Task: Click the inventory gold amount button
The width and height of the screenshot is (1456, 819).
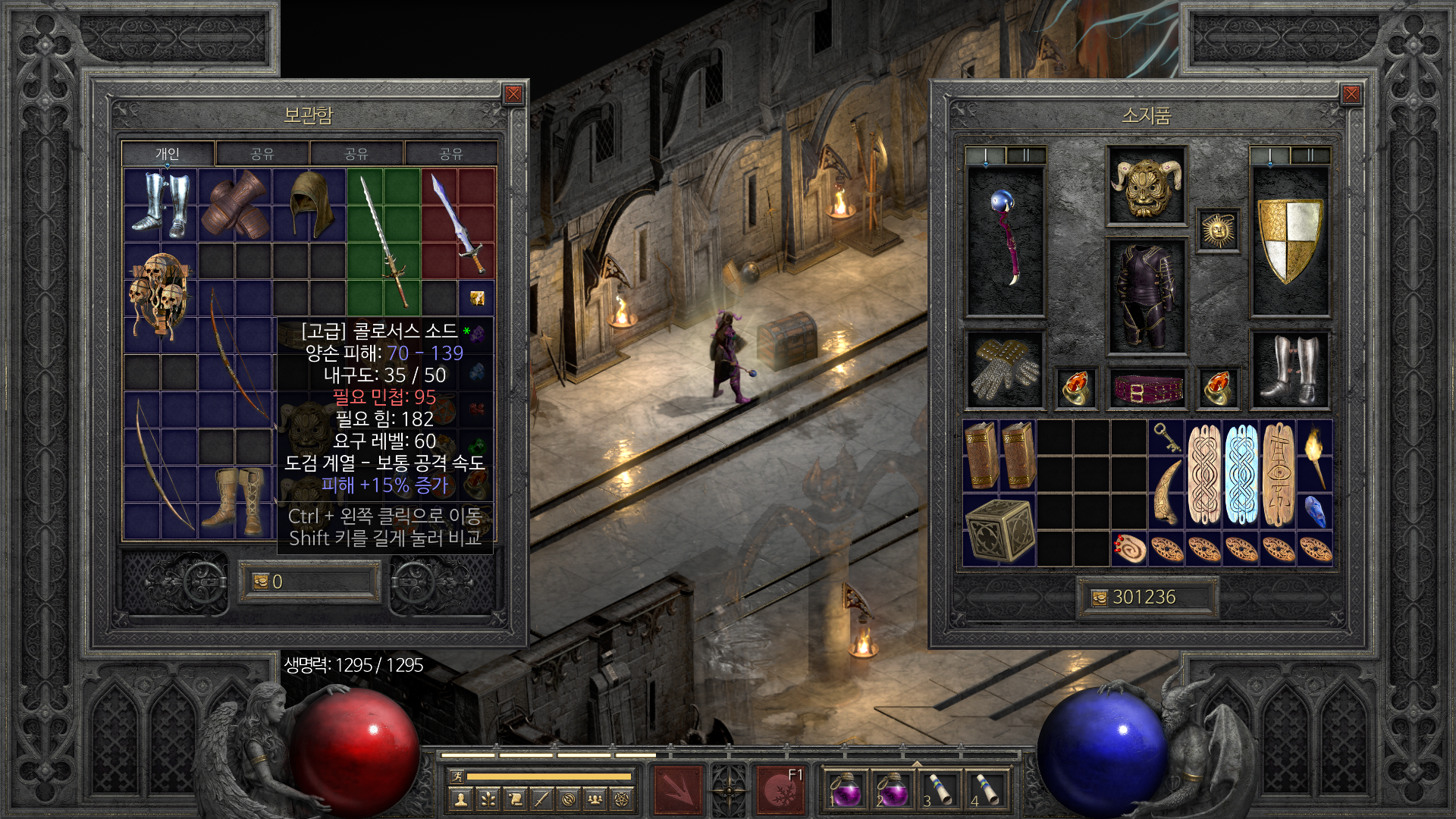Action: 1100,598
